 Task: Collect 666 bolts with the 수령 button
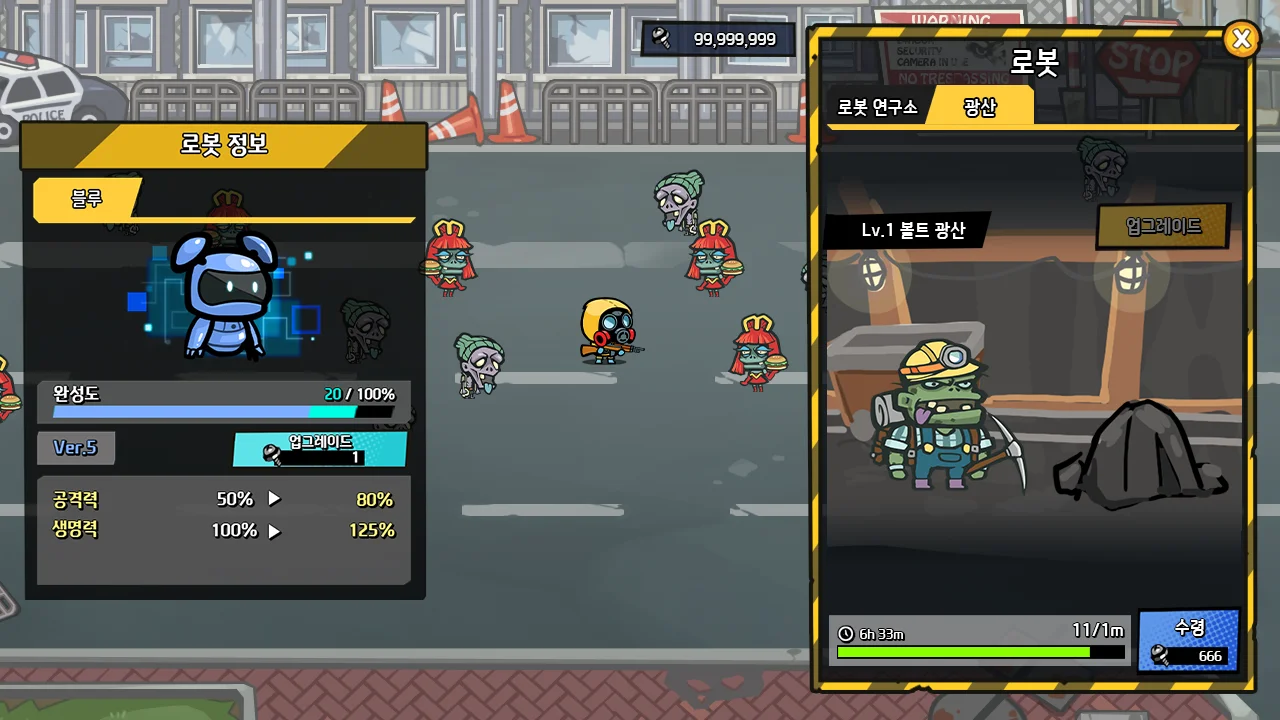[1189, 641]
